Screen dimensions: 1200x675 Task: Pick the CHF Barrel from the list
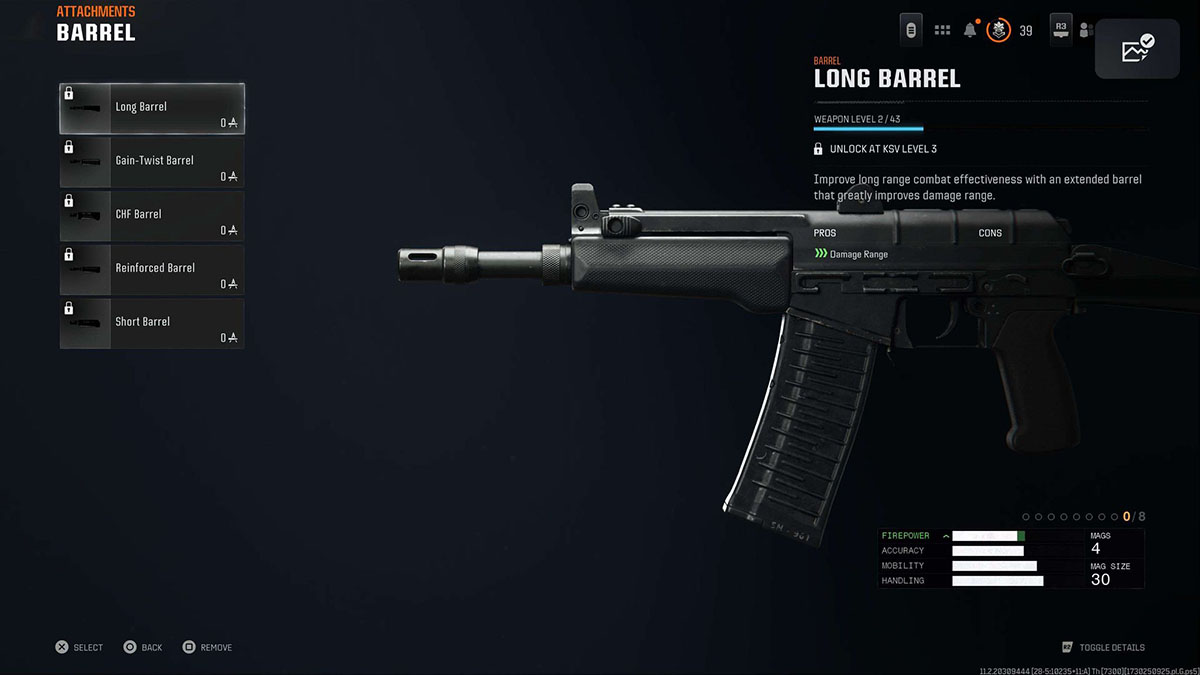(152, 216)
